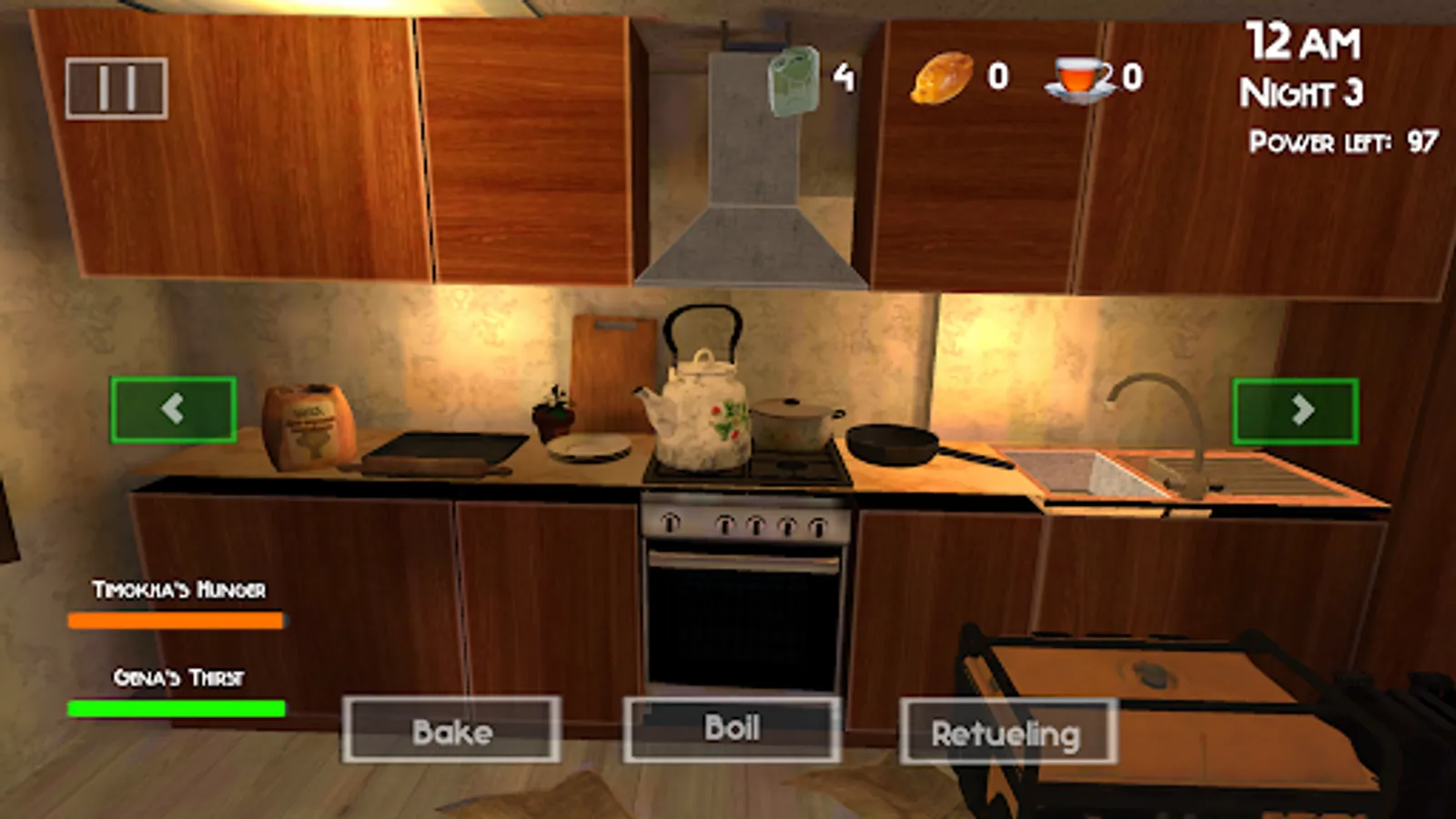Click the right green arrow to look right
The image size is (1456, 819).
click(1295, 409)
